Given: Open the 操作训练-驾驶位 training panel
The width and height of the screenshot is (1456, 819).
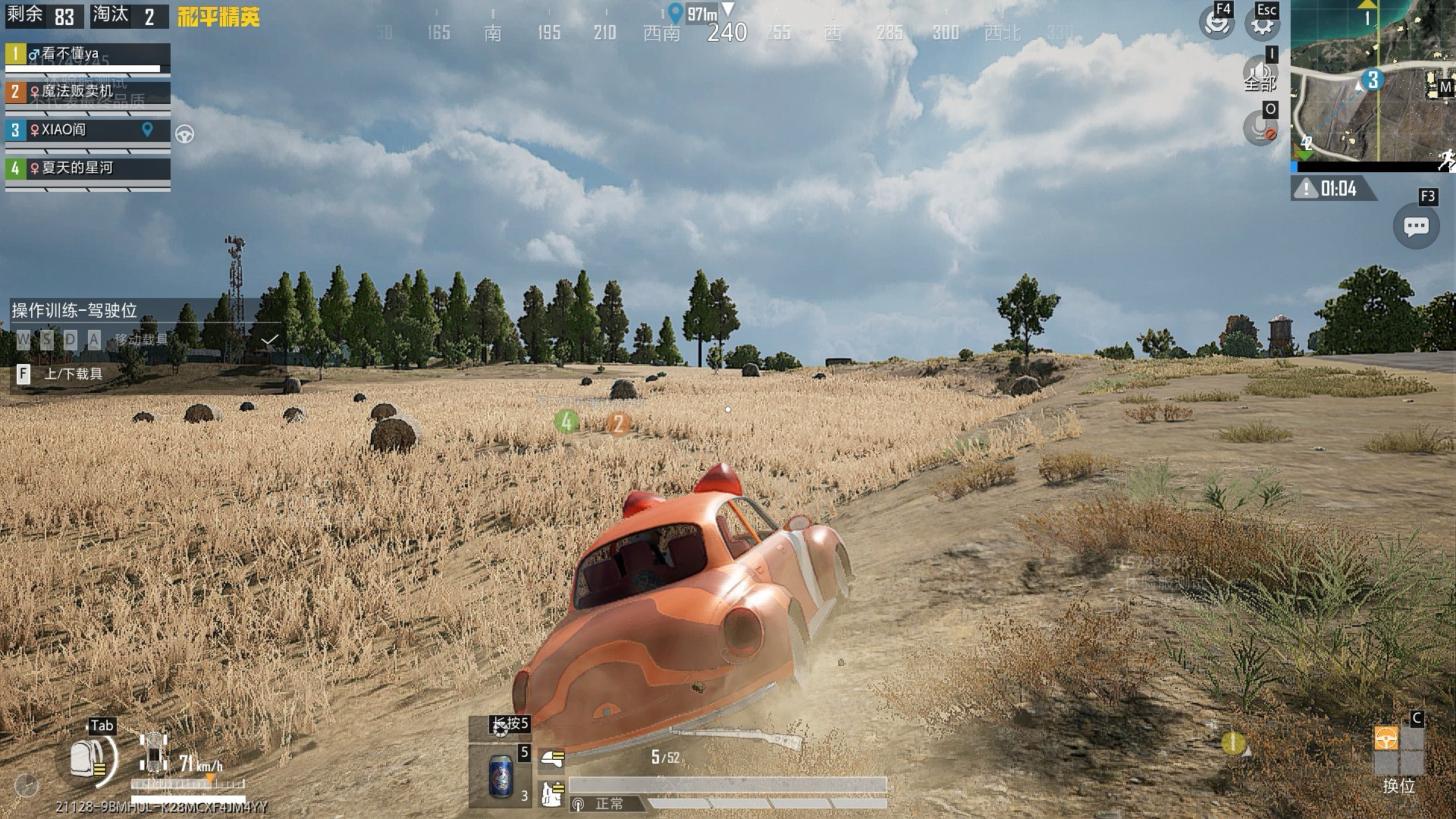Looking at the screenshot, I should click(x=74, y=310).
